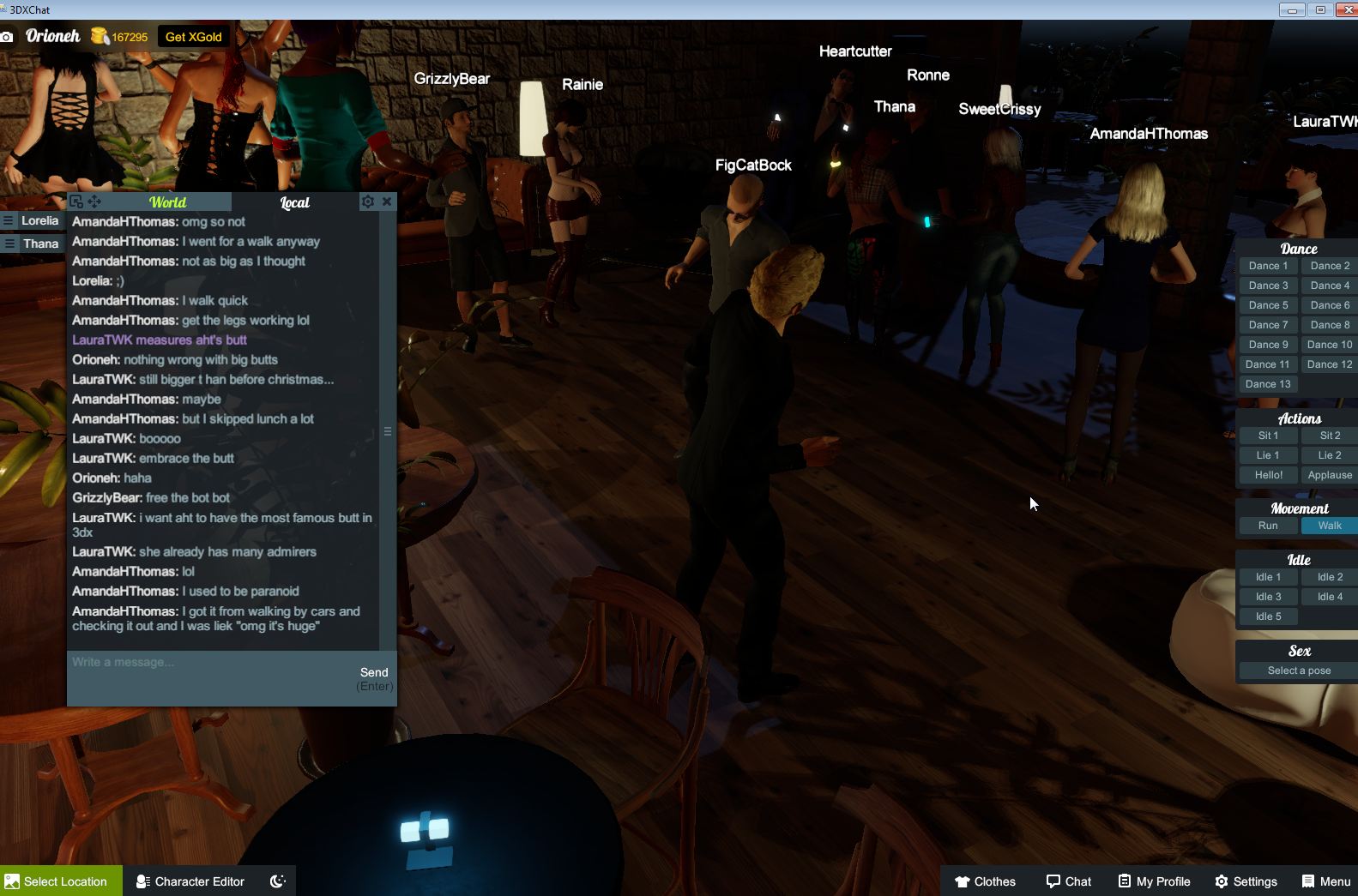Click the Character Editor person icon
Screen dimensions: 1358x896
(142, 881)
